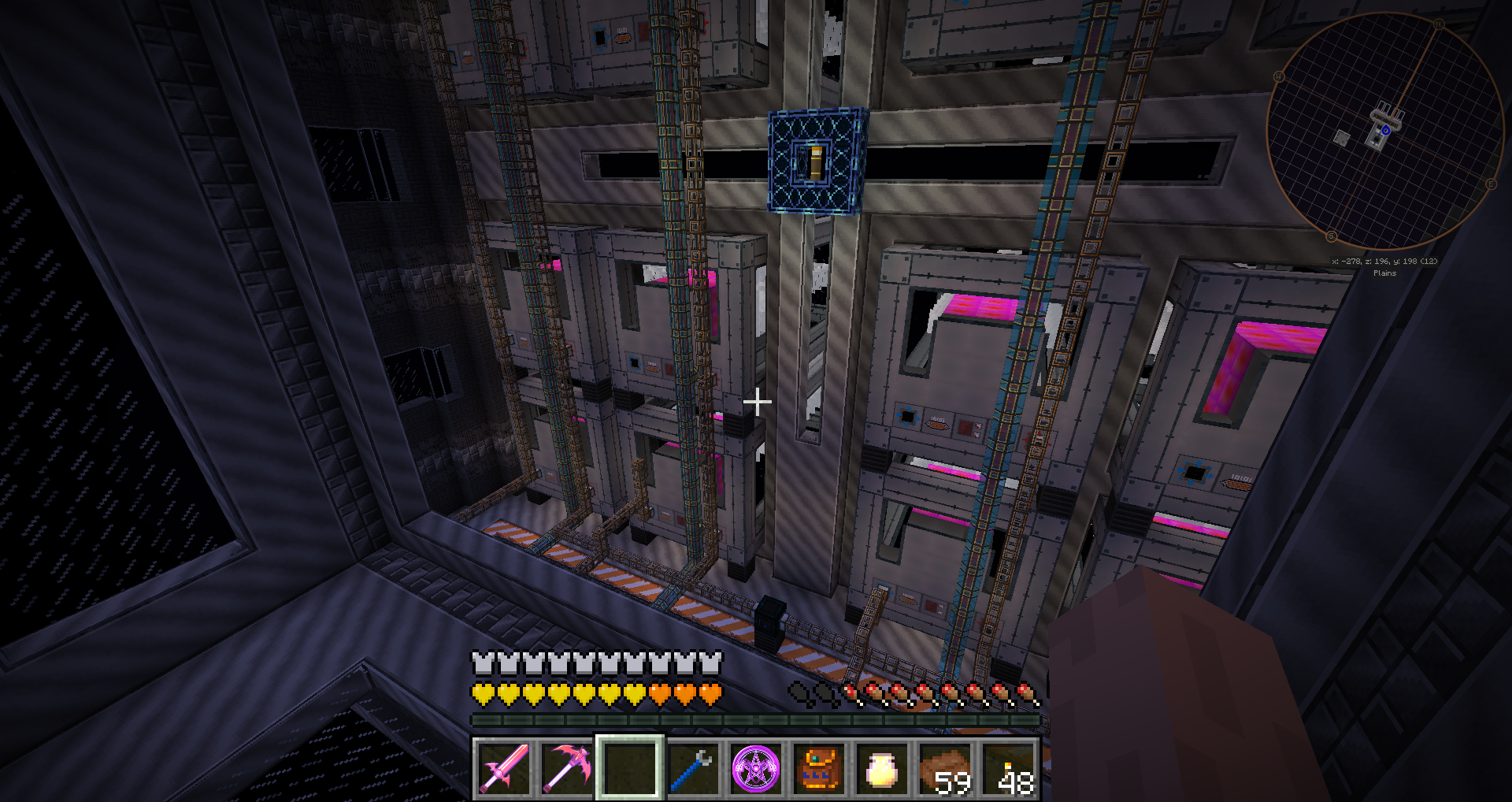
Task: Select the orange backpack hotbar slot
Action: (x=819, y=768)
